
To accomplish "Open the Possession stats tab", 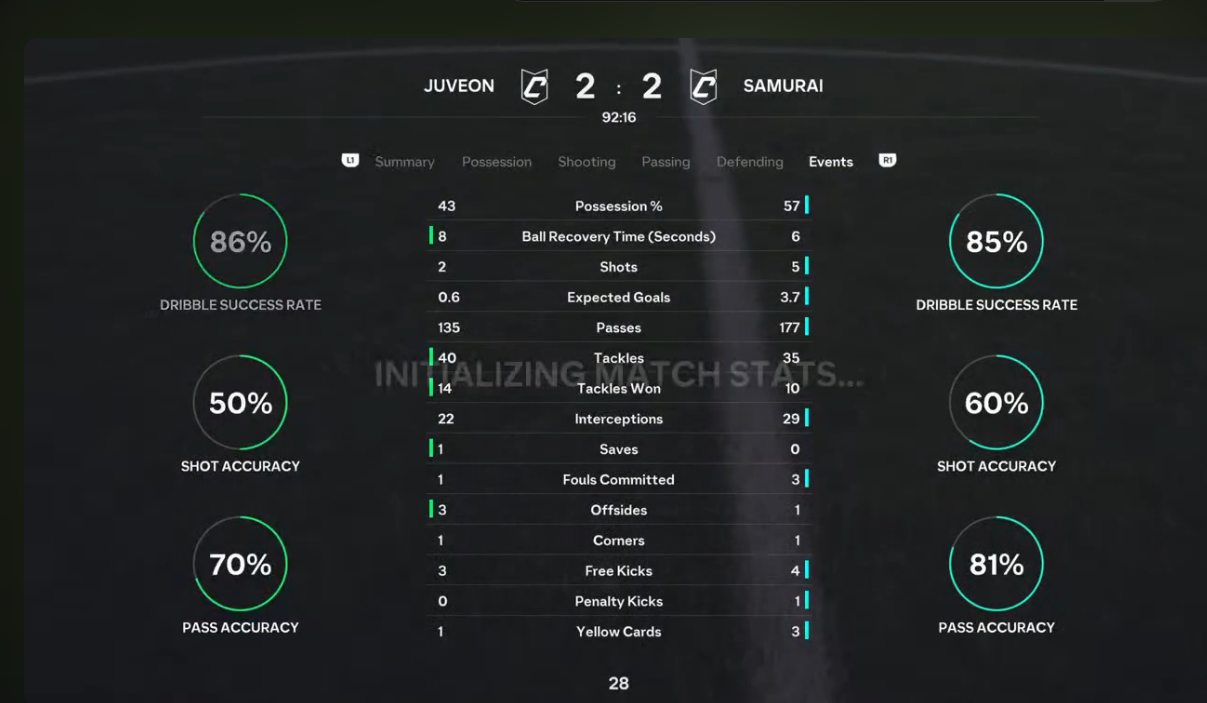I will point(496,162).
